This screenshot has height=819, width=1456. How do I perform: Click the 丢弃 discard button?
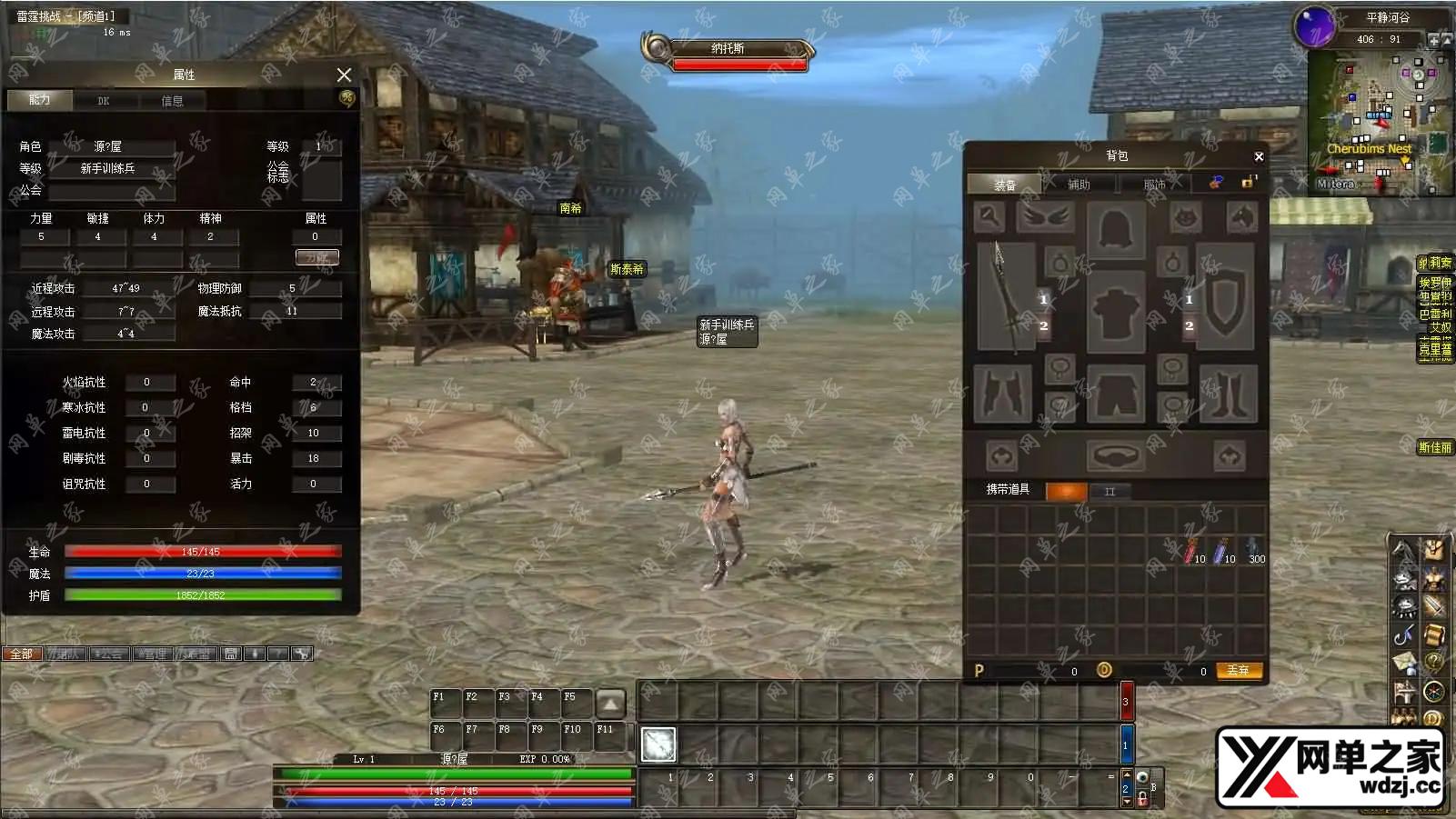coord(1238,671)
